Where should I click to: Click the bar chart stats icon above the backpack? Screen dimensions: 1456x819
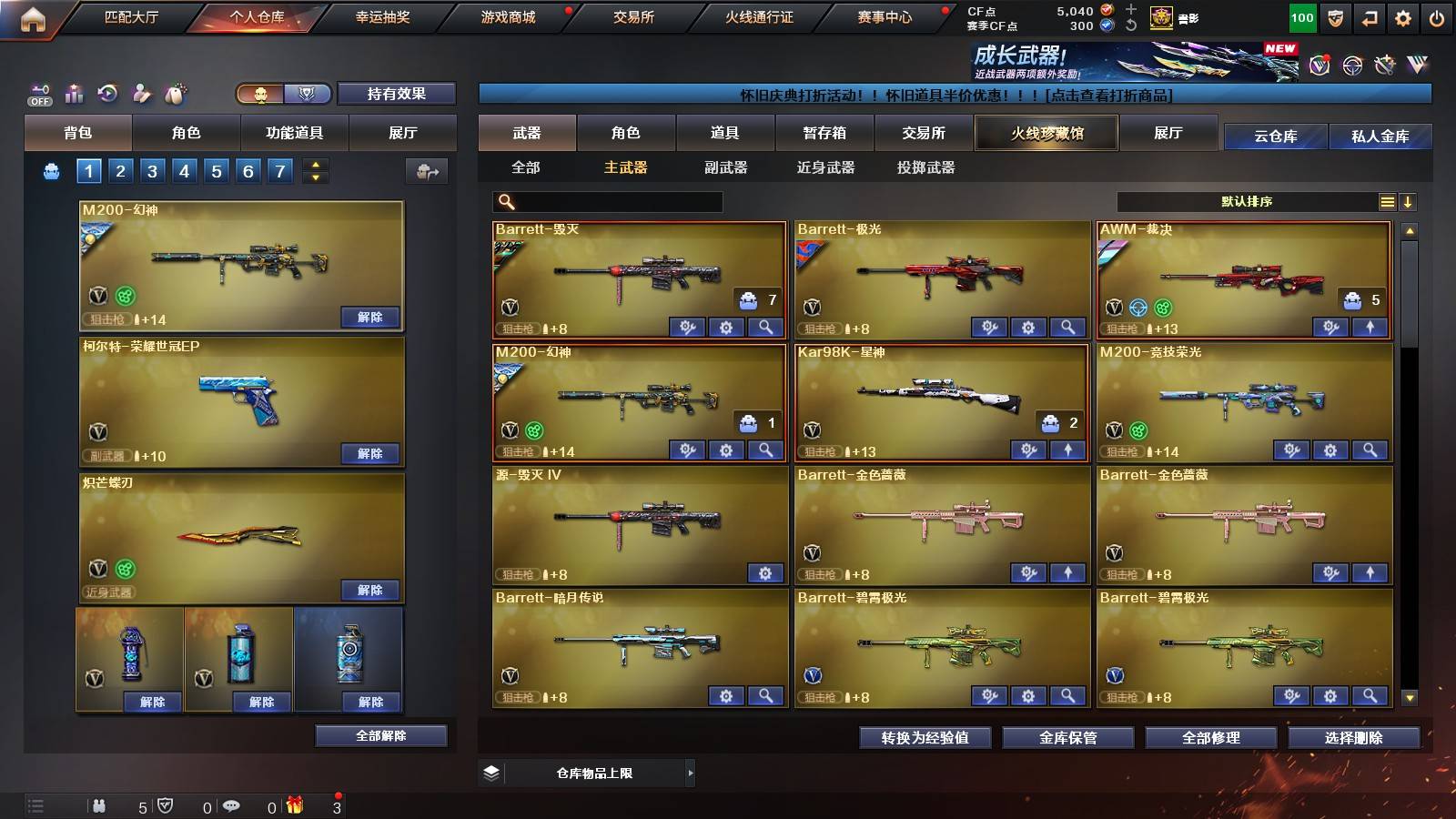tap(74, 94)
